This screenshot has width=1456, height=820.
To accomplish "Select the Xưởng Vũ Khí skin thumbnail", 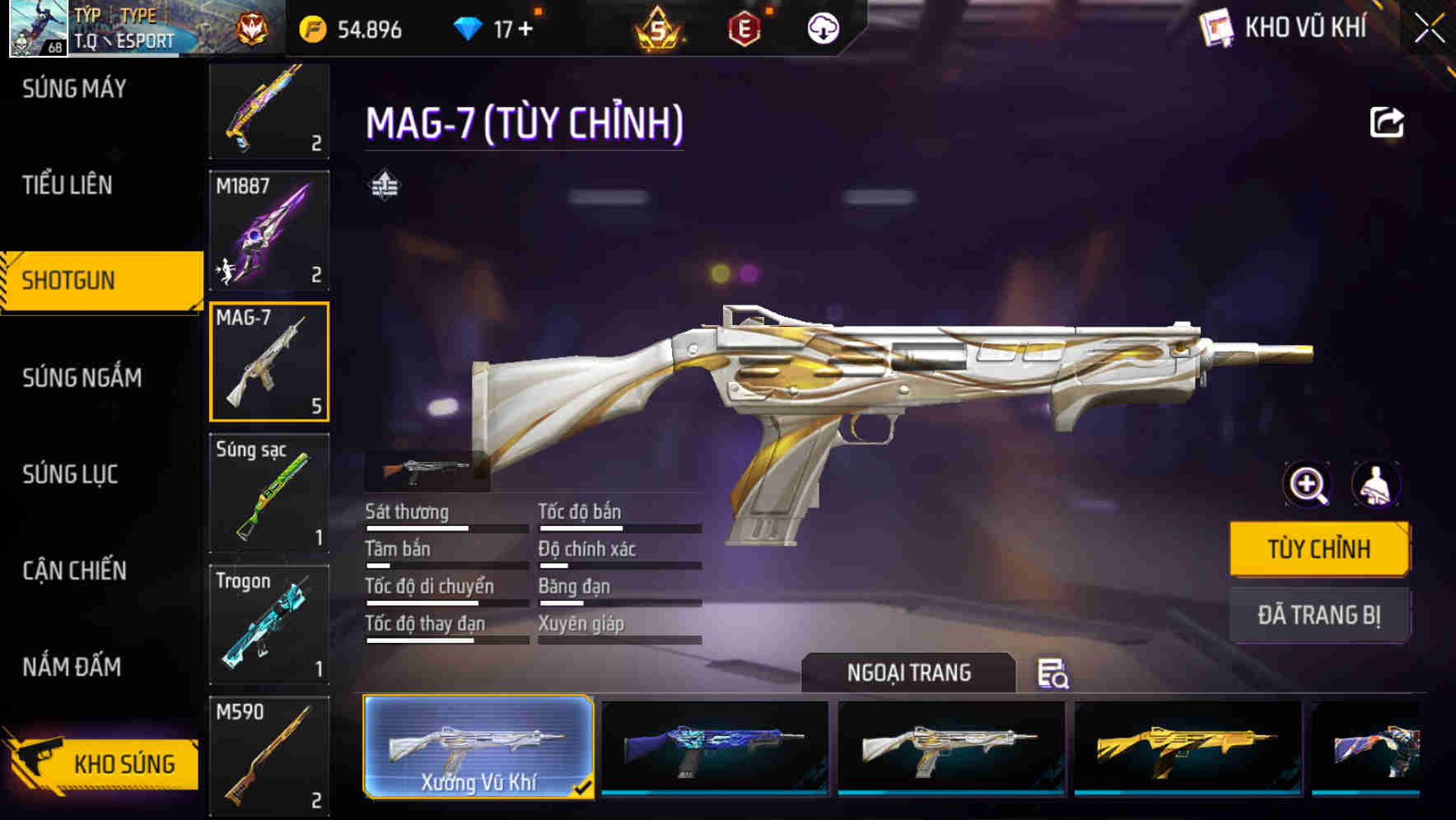I will coord(478,749).
